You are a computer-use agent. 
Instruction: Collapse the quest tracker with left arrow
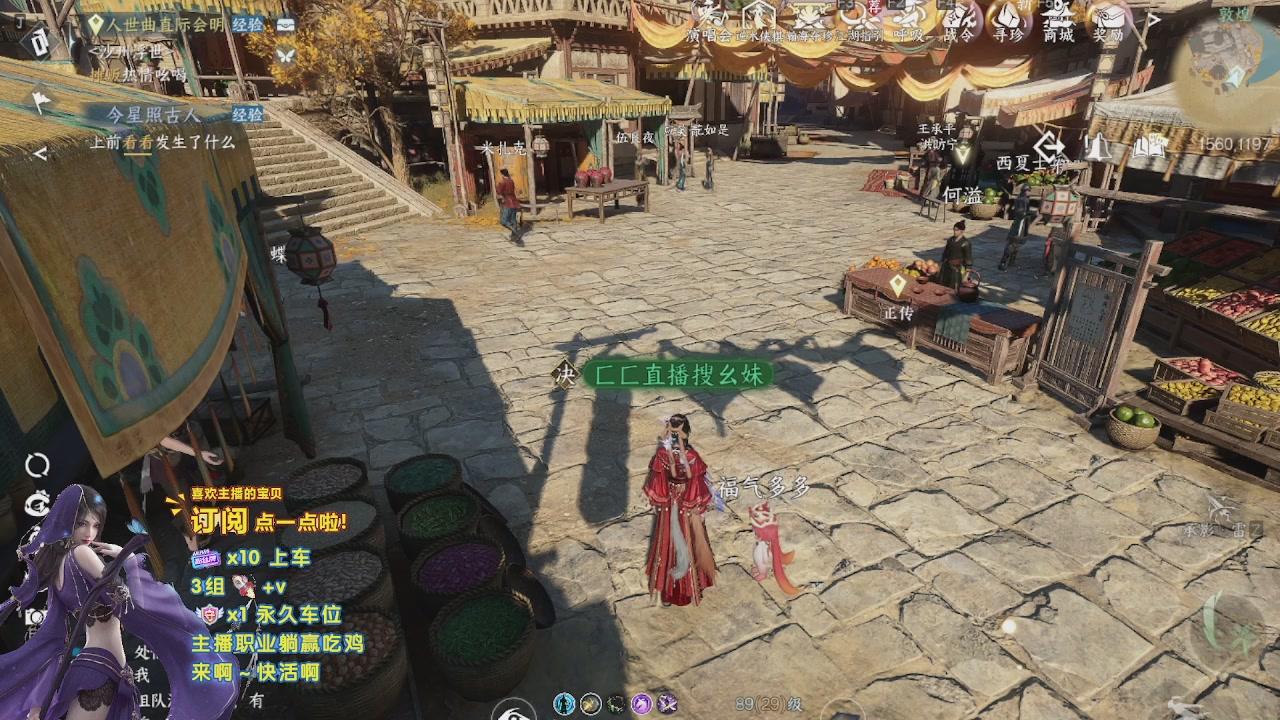(41, 153)
